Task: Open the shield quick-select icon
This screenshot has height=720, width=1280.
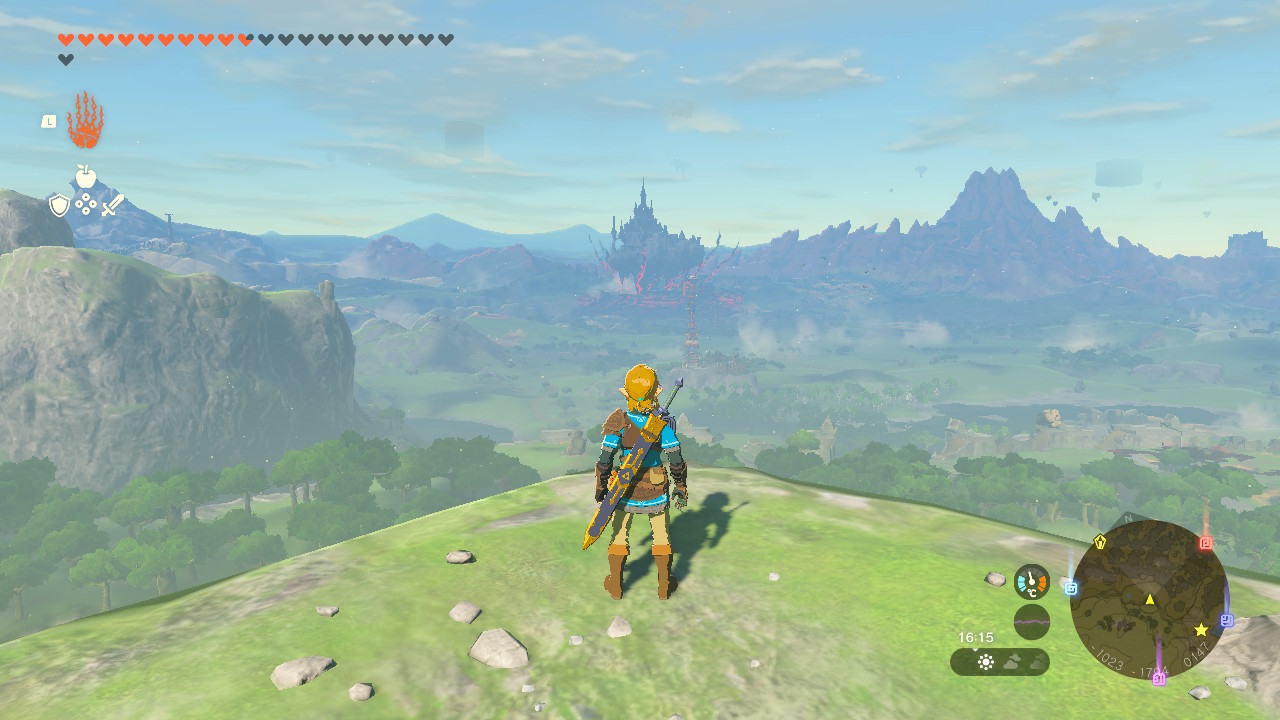Action: 60,205
